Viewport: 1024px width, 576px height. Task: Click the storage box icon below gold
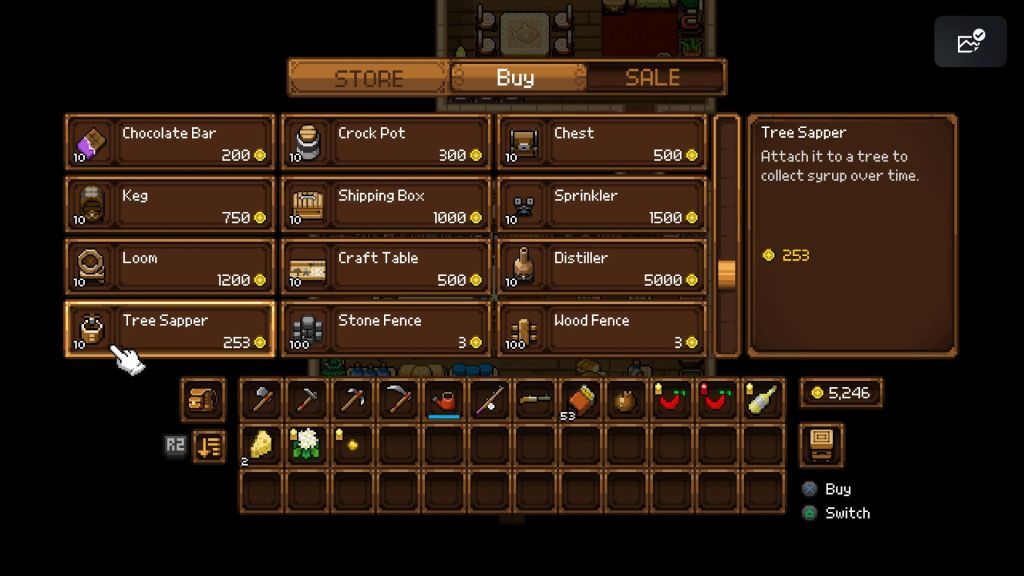[822, 445]
